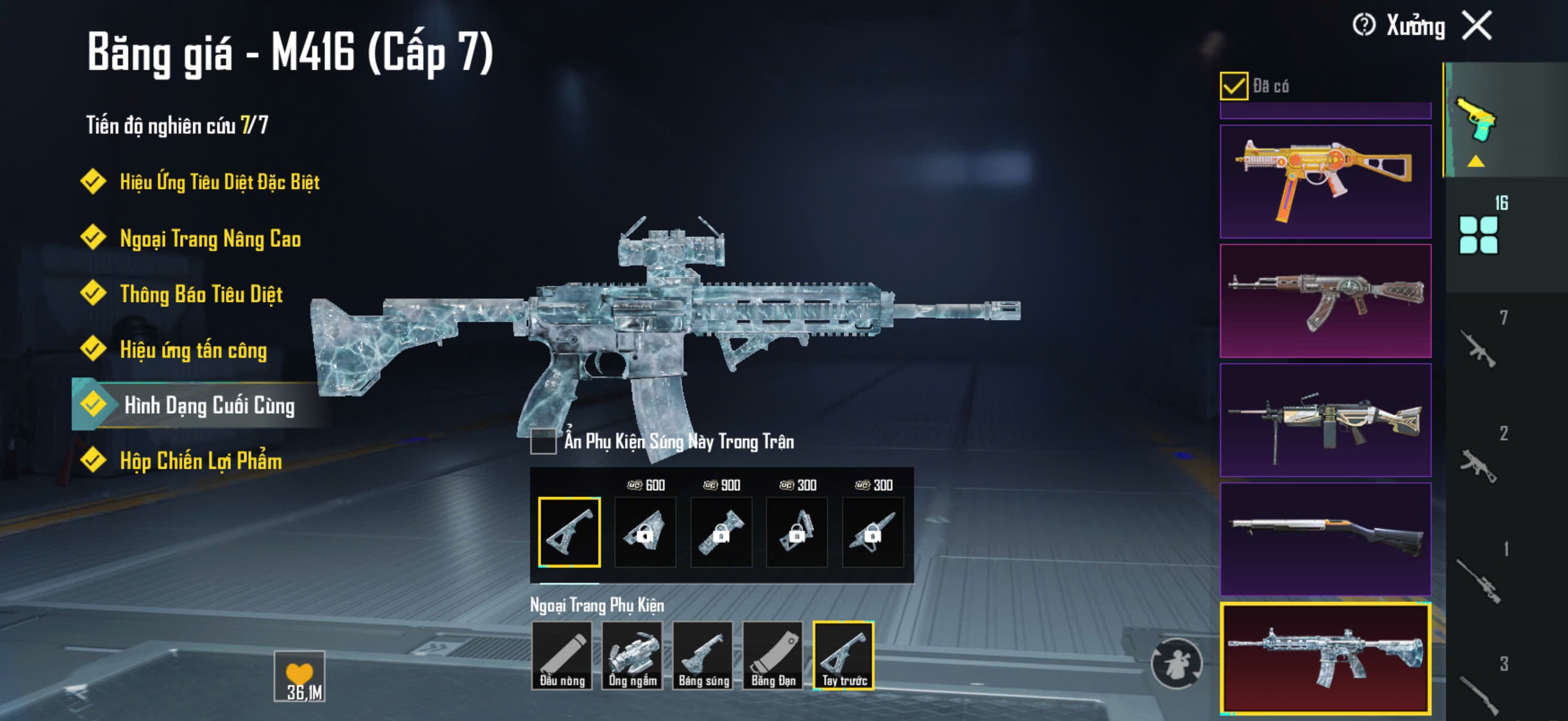Tick 'Ẩn Phụ Kiện Súng Này Trong Trận' checkbox

coord(543,442)
